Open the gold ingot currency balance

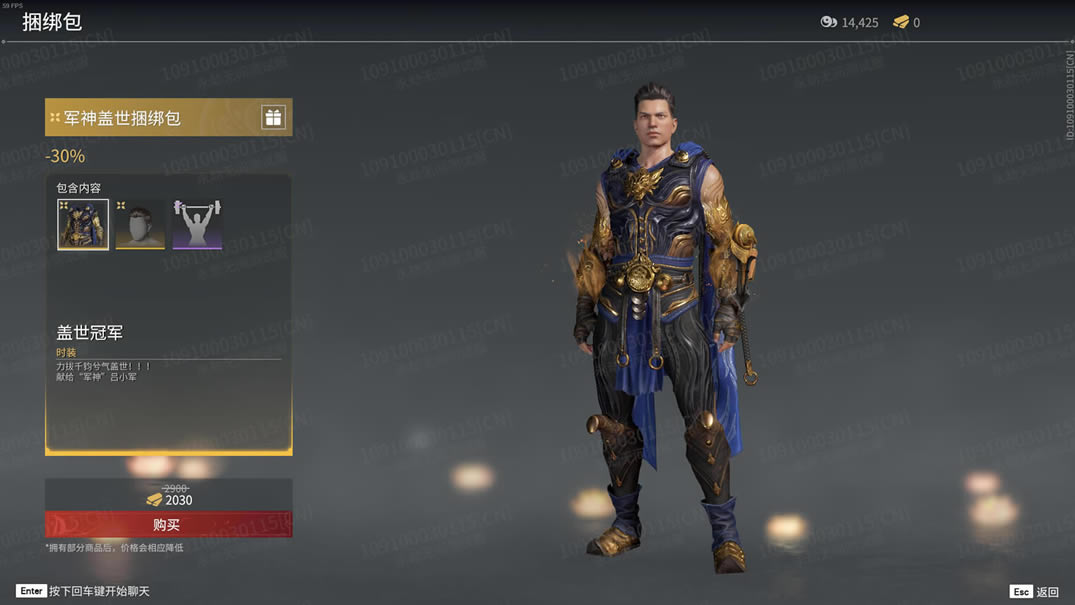click(906, 22)
